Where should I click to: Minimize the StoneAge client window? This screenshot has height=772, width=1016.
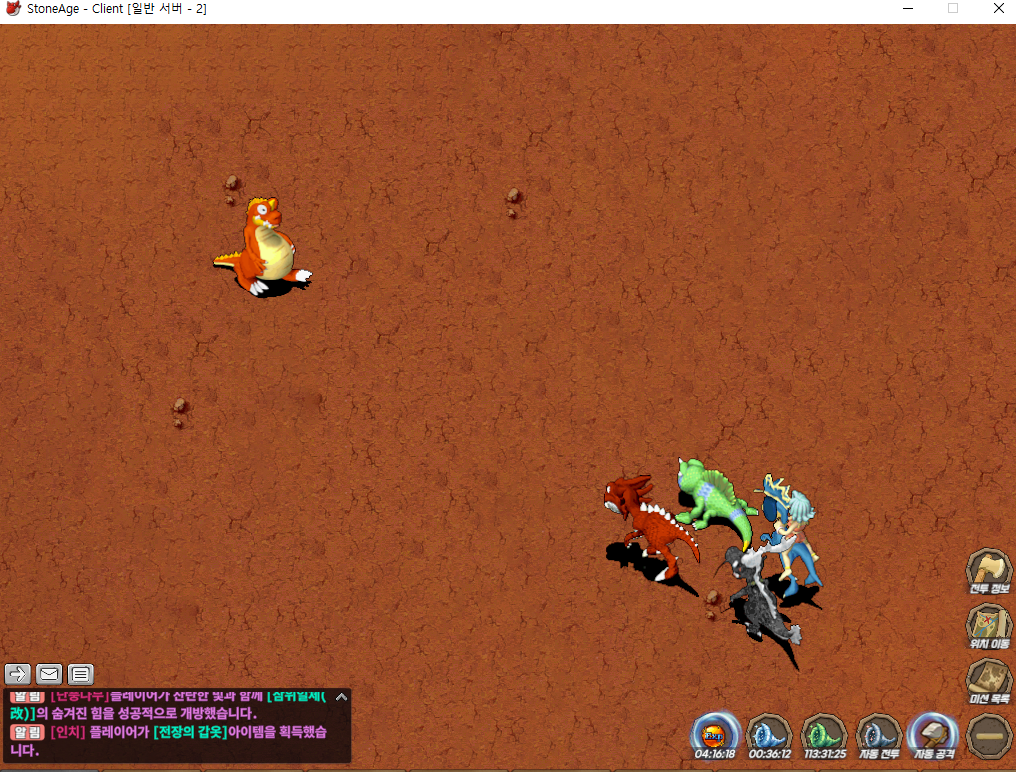point(906,9)
